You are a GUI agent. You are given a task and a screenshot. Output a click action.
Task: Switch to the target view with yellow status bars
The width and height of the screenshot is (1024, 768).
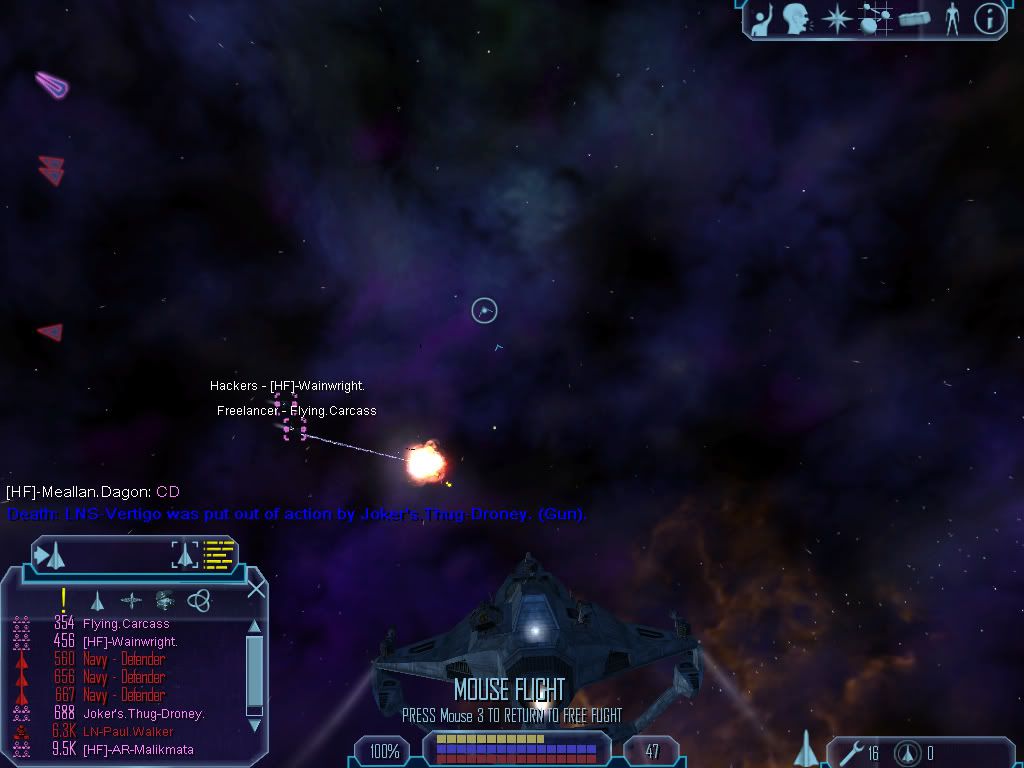(x=204, y=554)
